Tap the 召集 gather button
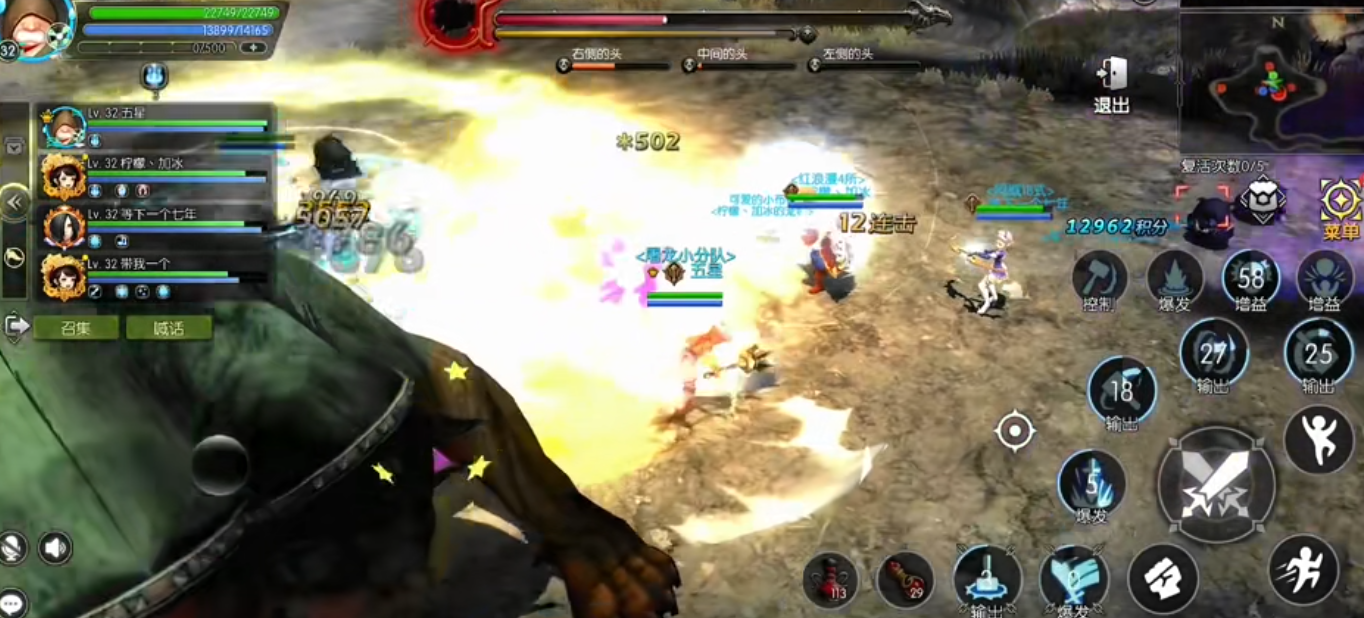Viewport: 1364px width, 618px height. 76,328
